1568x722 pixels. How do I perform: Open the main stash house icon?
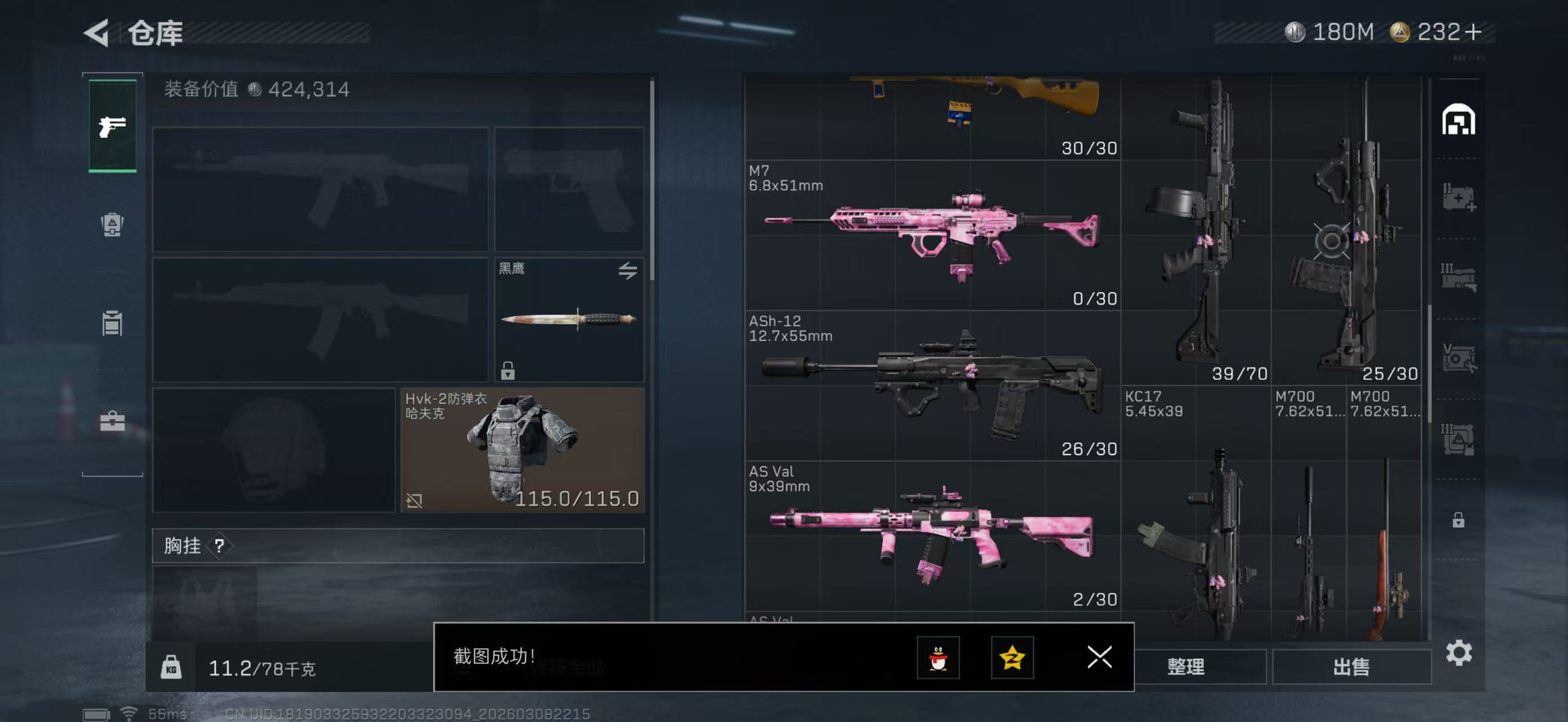pos(1458,120)
